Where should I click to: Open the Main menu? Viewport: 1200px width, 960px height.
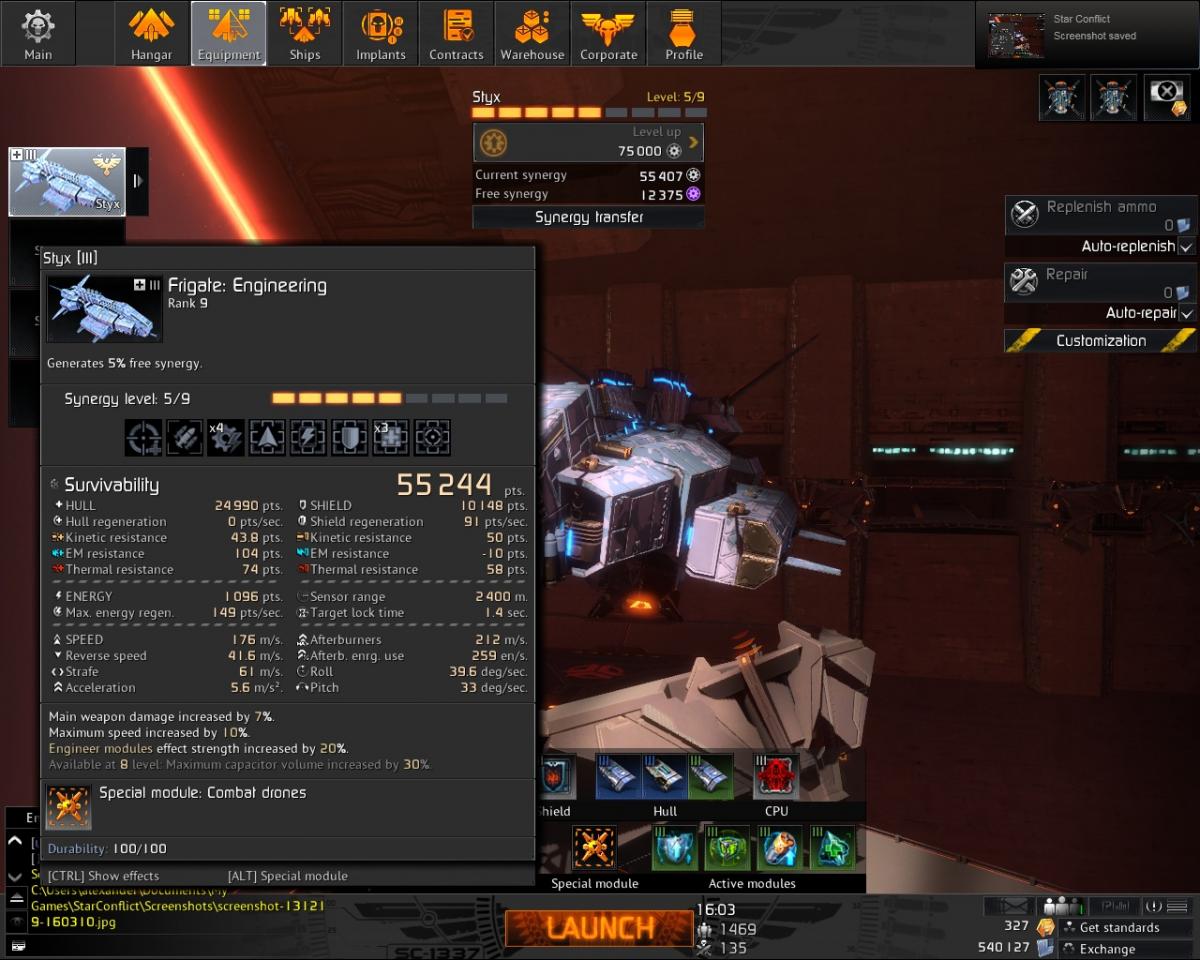tap(38, 33)
